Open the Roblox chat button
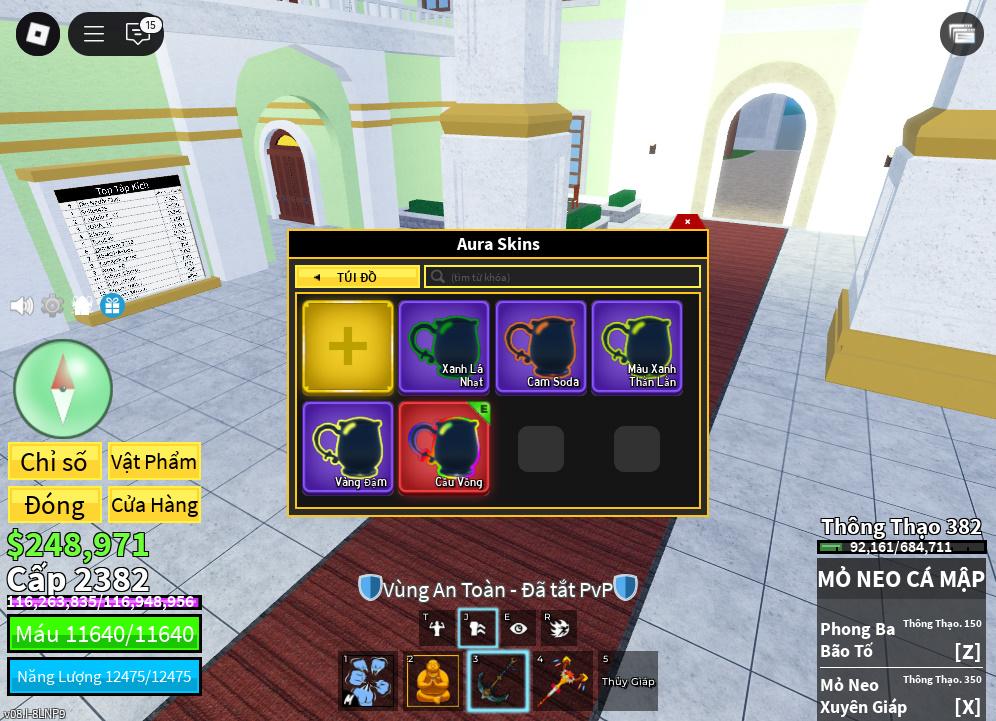 point(138,34)
